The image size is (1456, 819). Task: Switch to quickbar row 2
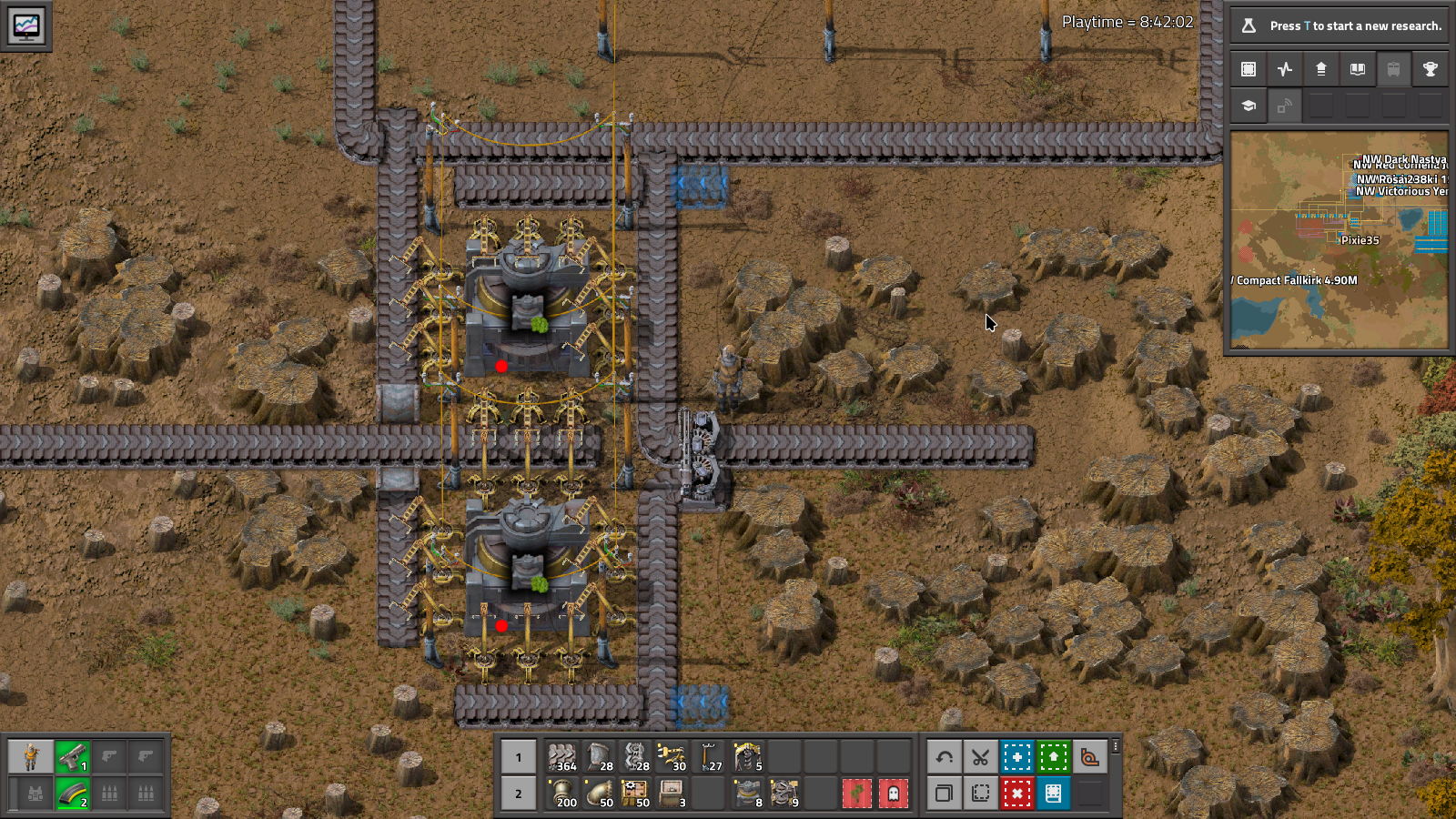click(x=519, y=794)
